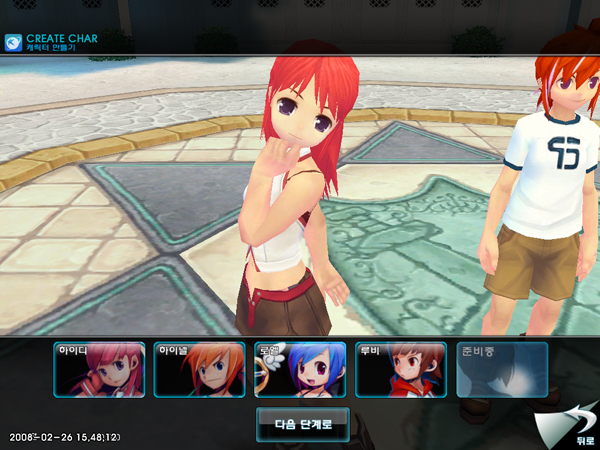Viewport: 600px width, 450px height.
Task: Select the pink-haired 아이디 character portrait
Action: (x=99, y=370)
